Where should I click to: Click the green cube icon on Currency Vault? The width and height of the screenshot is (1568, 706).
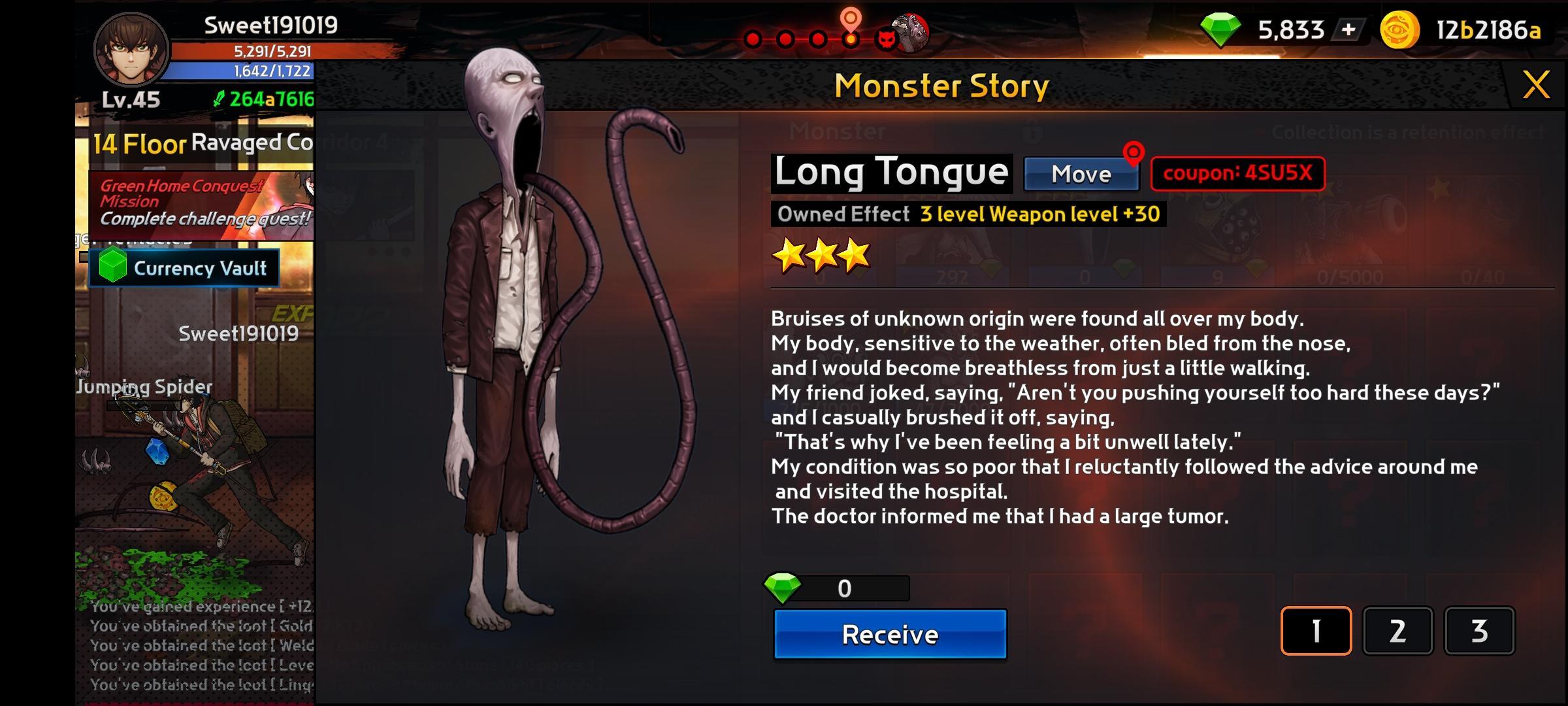tap(112, 267)
